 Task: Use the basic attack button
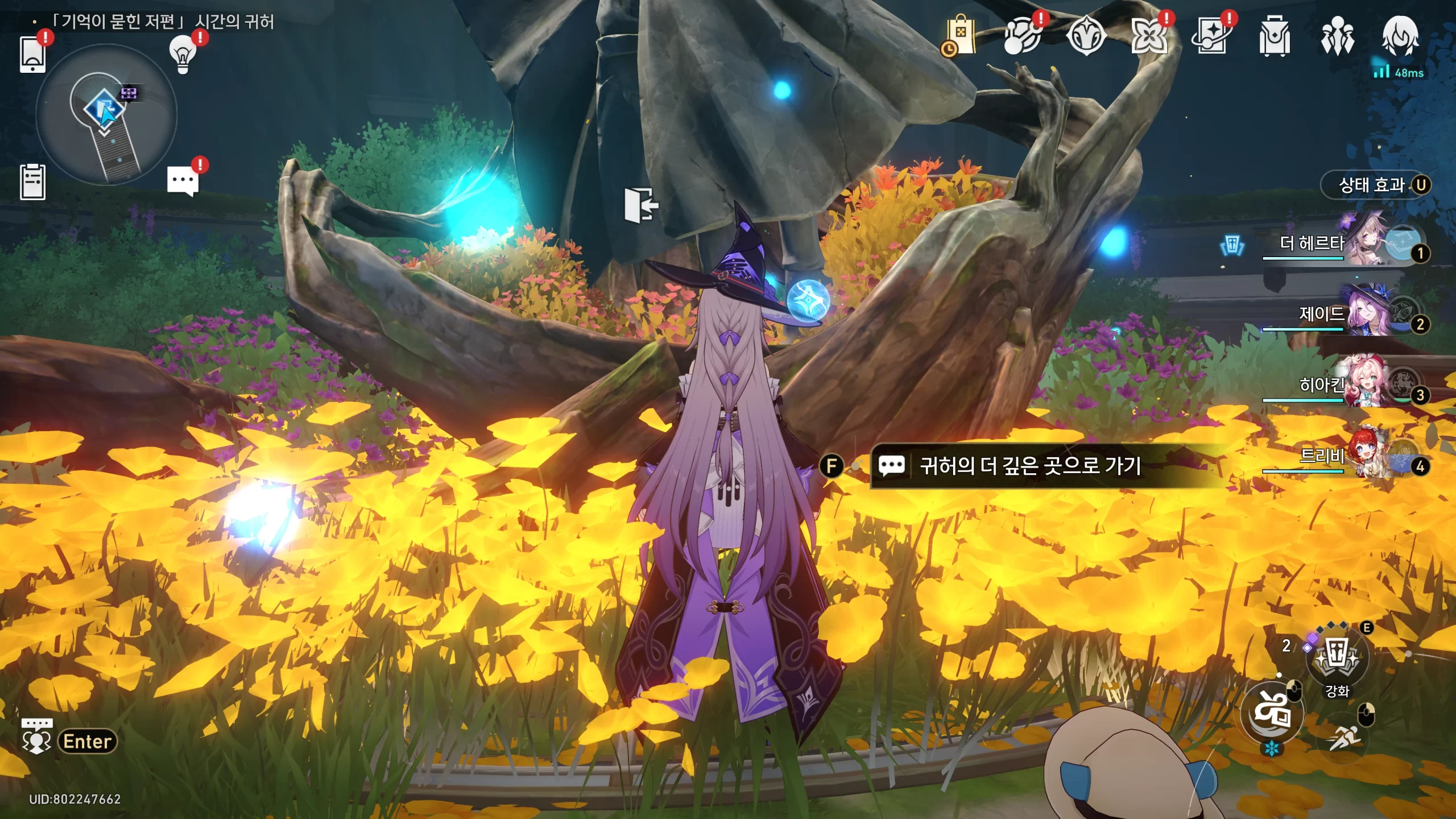click(x=1272, y=712)
